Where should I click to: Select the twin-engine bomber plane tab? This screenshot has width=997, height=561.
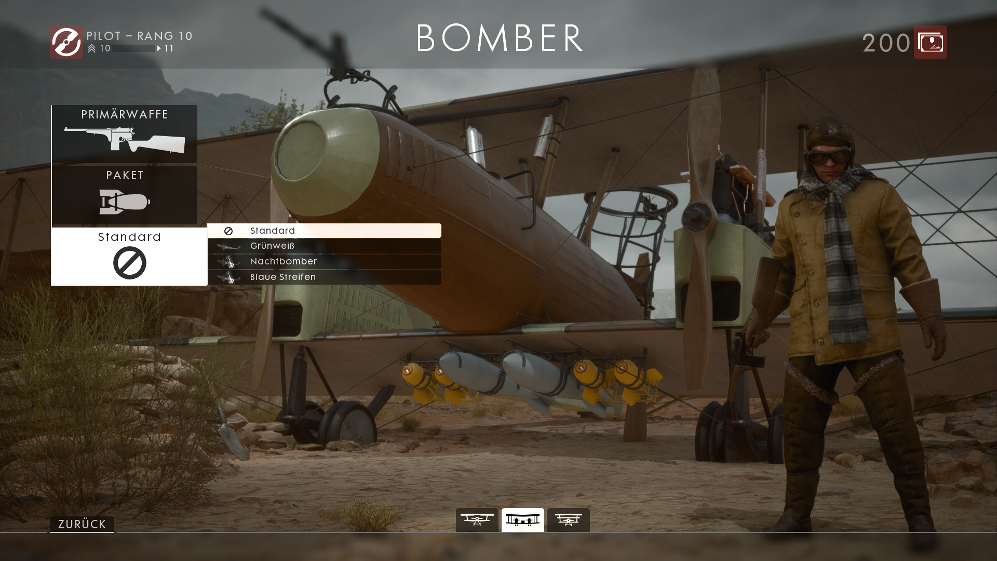click(x=523, y=520)
